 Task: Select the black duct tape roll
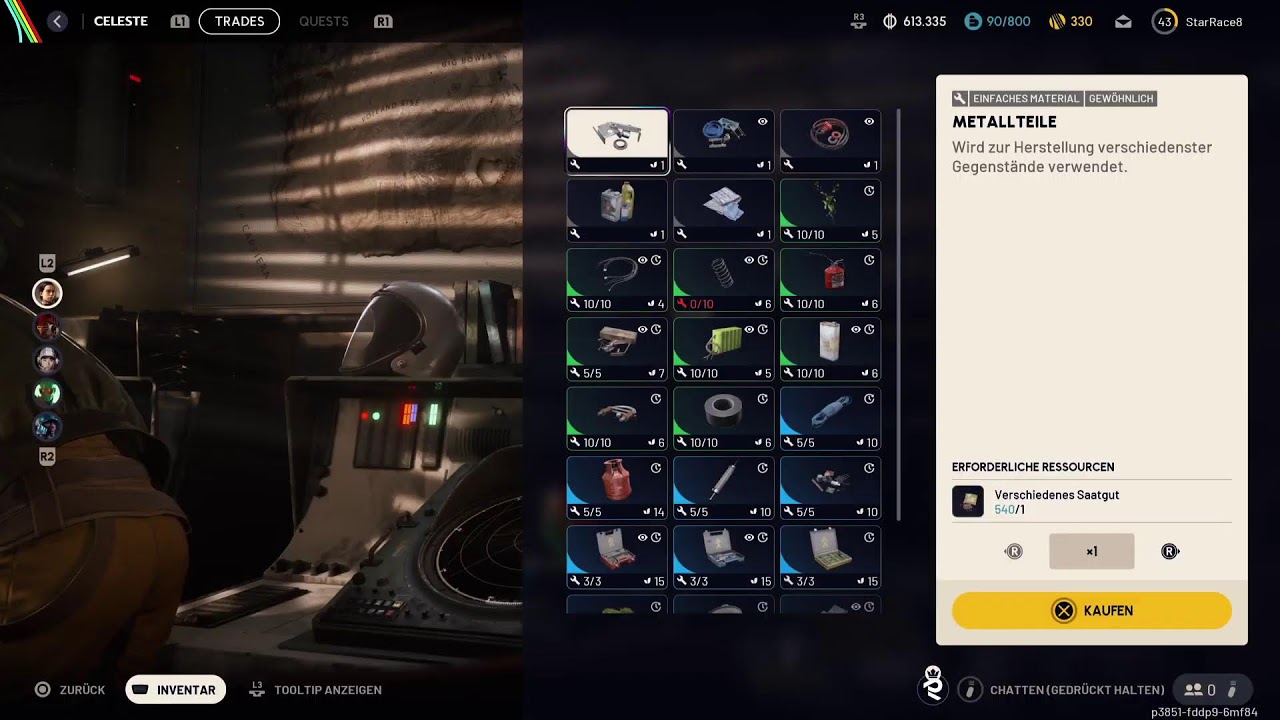723,419
